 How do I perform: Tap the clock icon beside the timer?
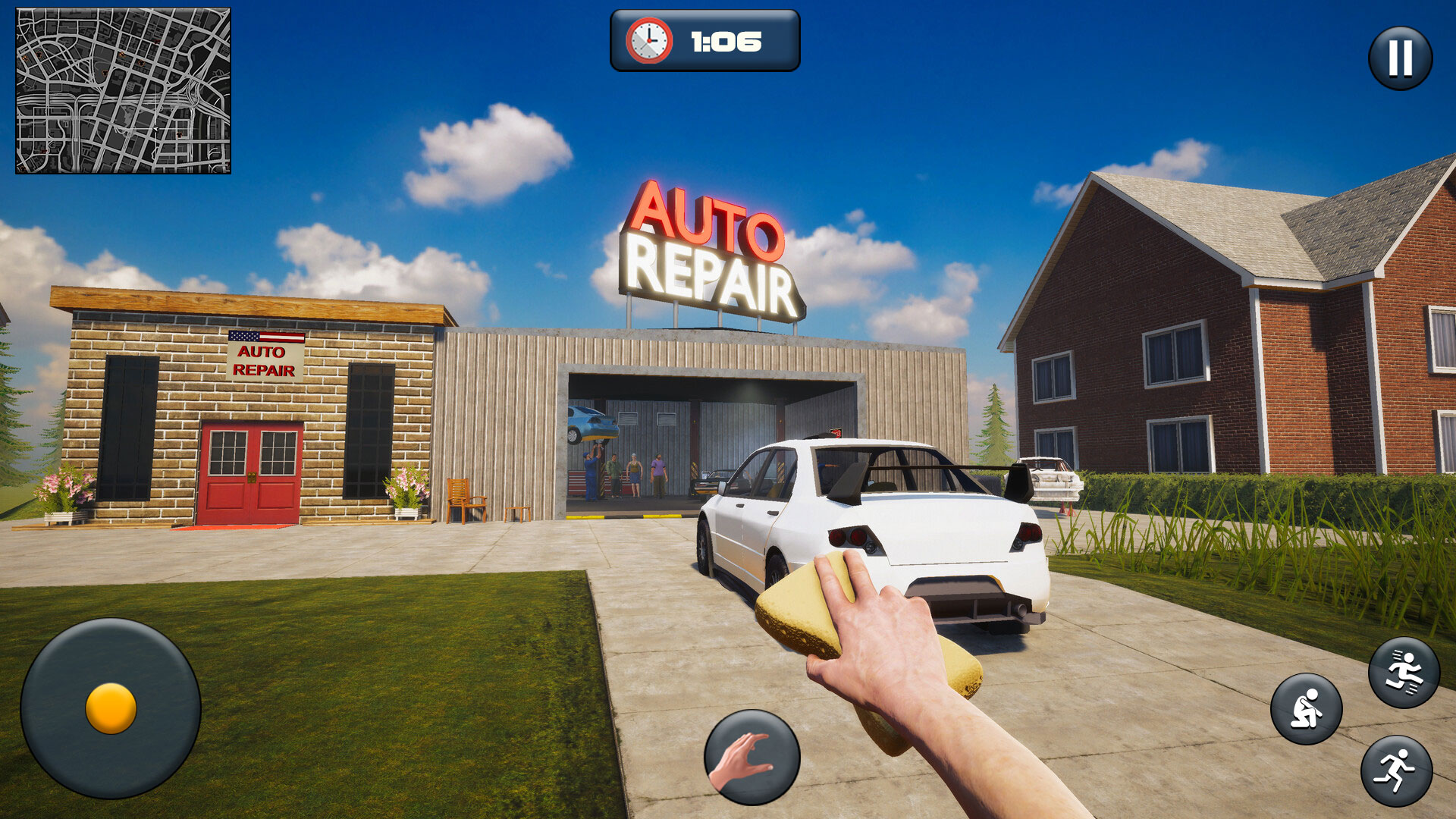[648, 42]
